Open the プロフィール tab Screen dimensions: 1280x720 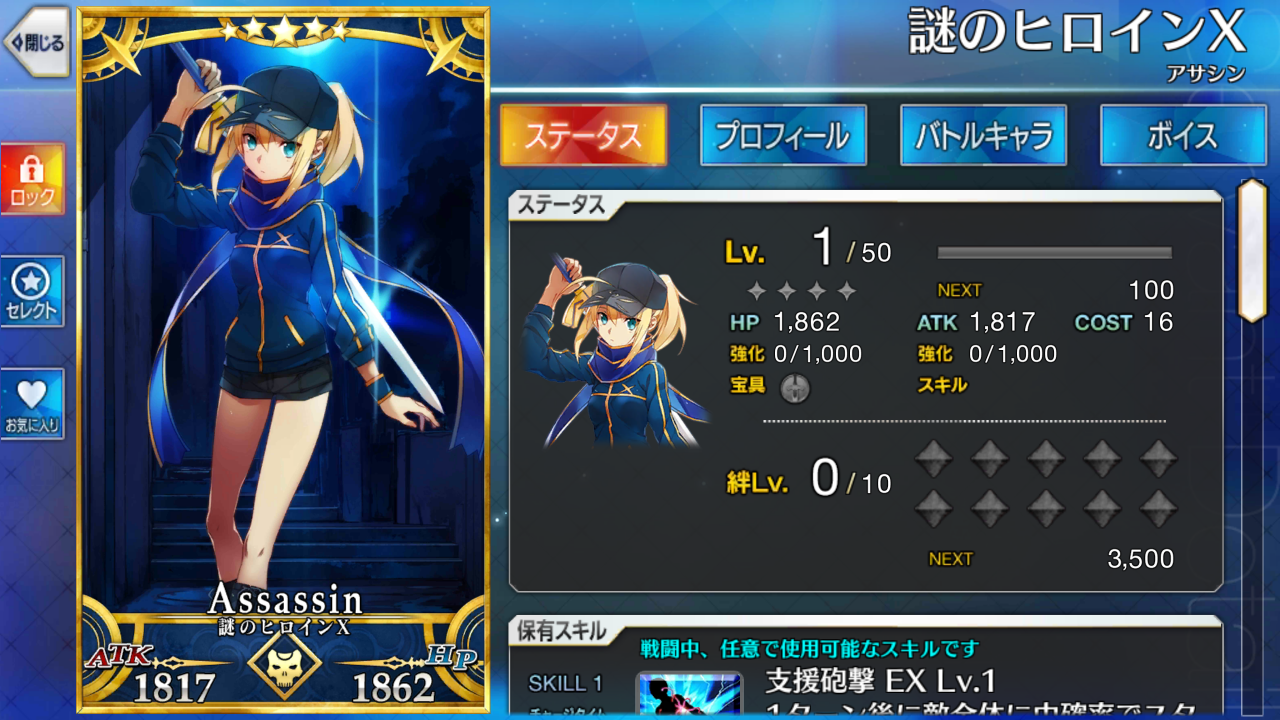[783, 136]
